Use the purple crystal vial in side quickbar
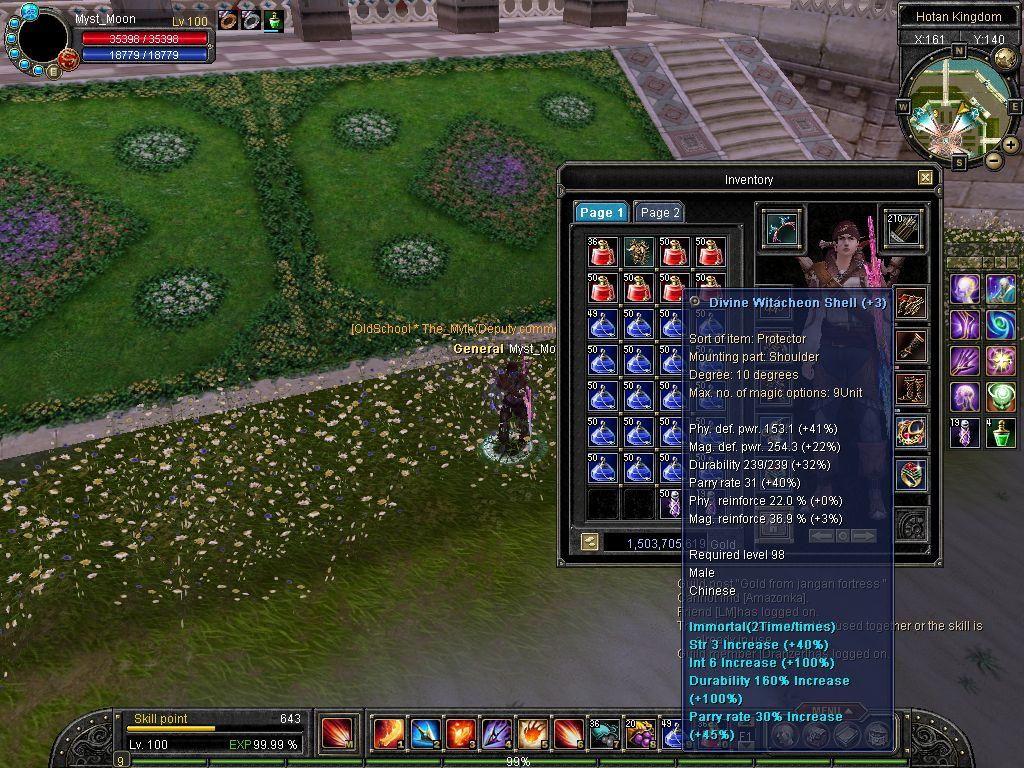Screen dimensions: 1024x768 pos(965,433)
